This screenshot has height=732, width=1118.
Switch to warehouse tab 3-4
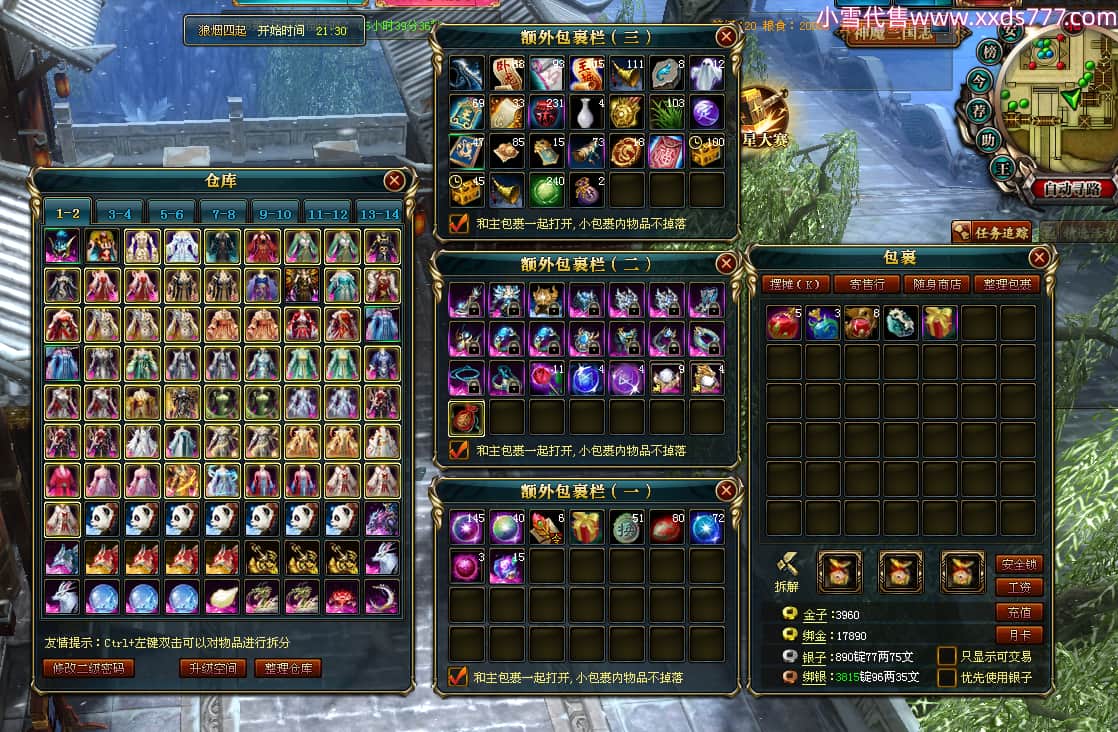pyautogui.click(x=120, y=213)
